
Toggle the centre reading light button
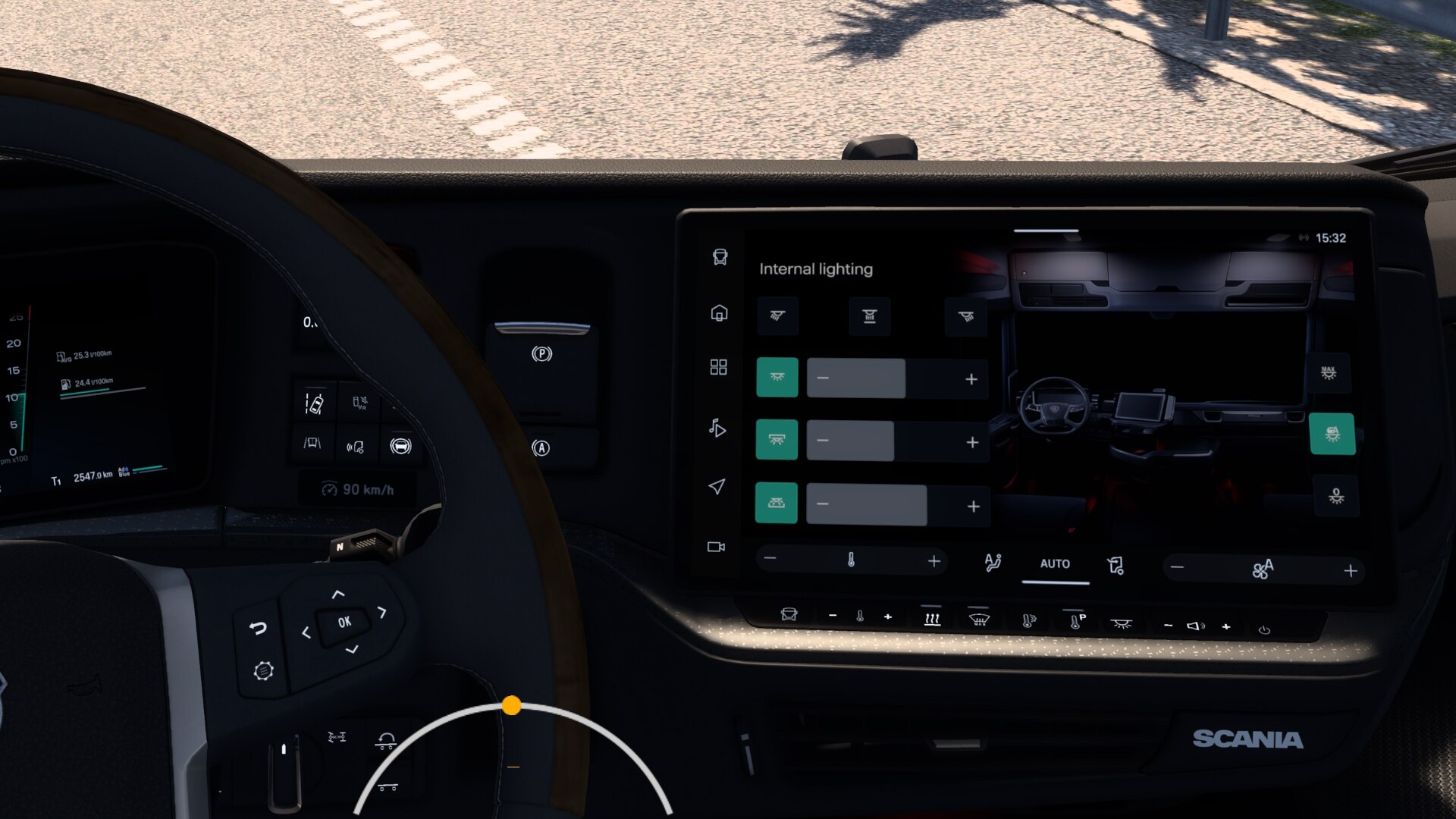click(x=869, y=316)
